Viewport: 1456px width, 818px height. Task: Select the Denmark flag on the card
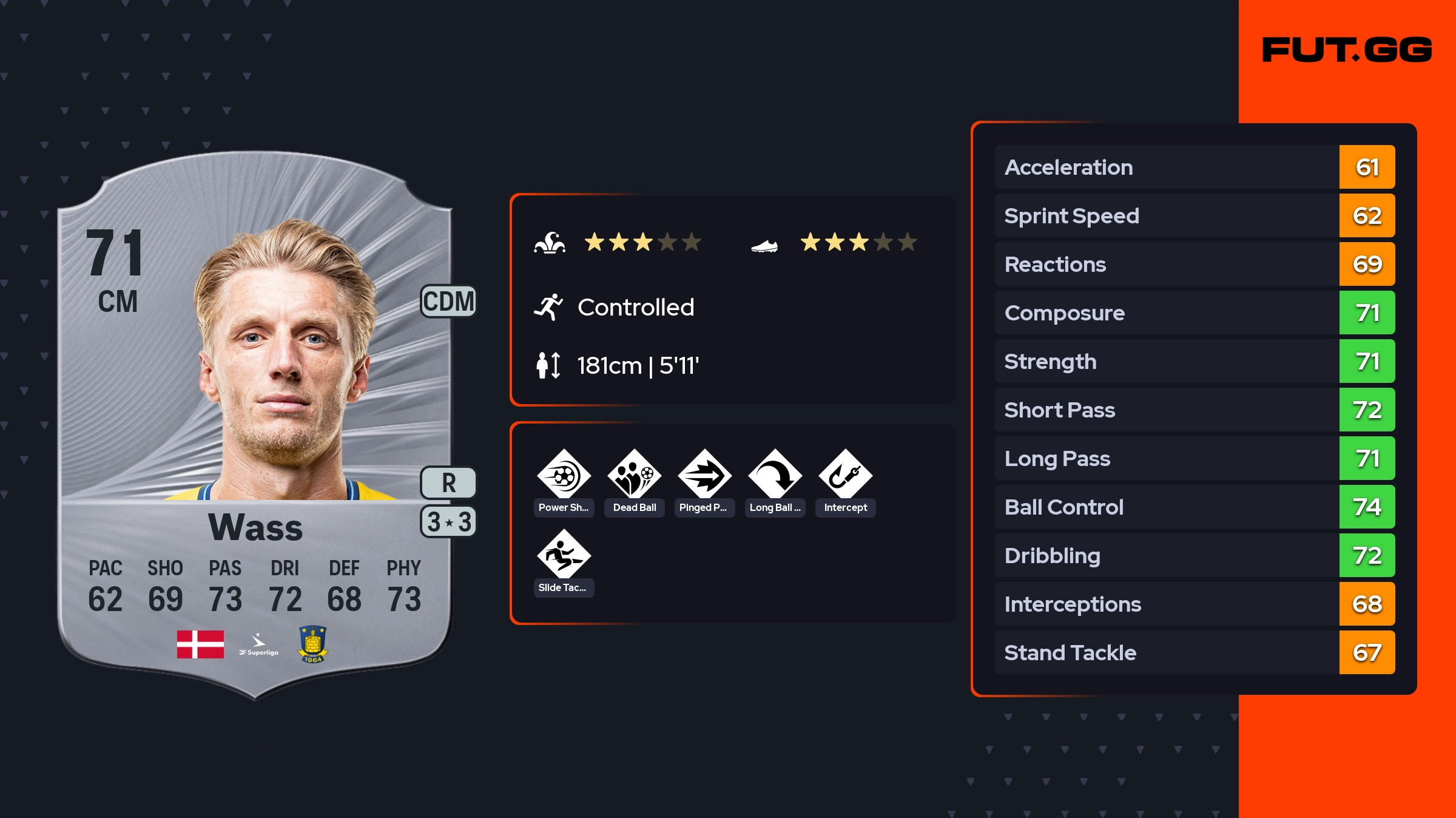200,644
